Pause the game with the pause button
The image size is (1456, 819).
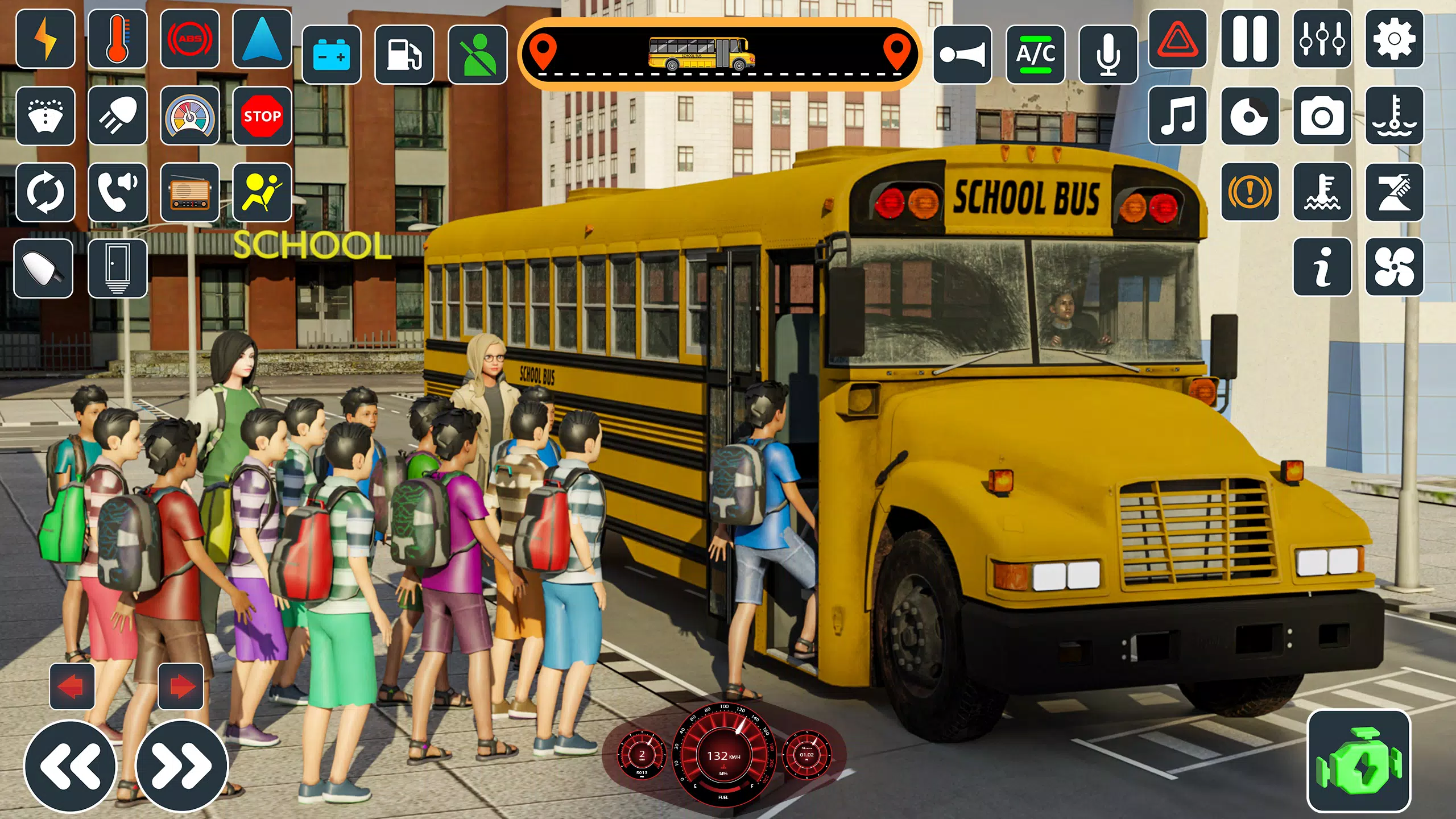coord(1250,39)
